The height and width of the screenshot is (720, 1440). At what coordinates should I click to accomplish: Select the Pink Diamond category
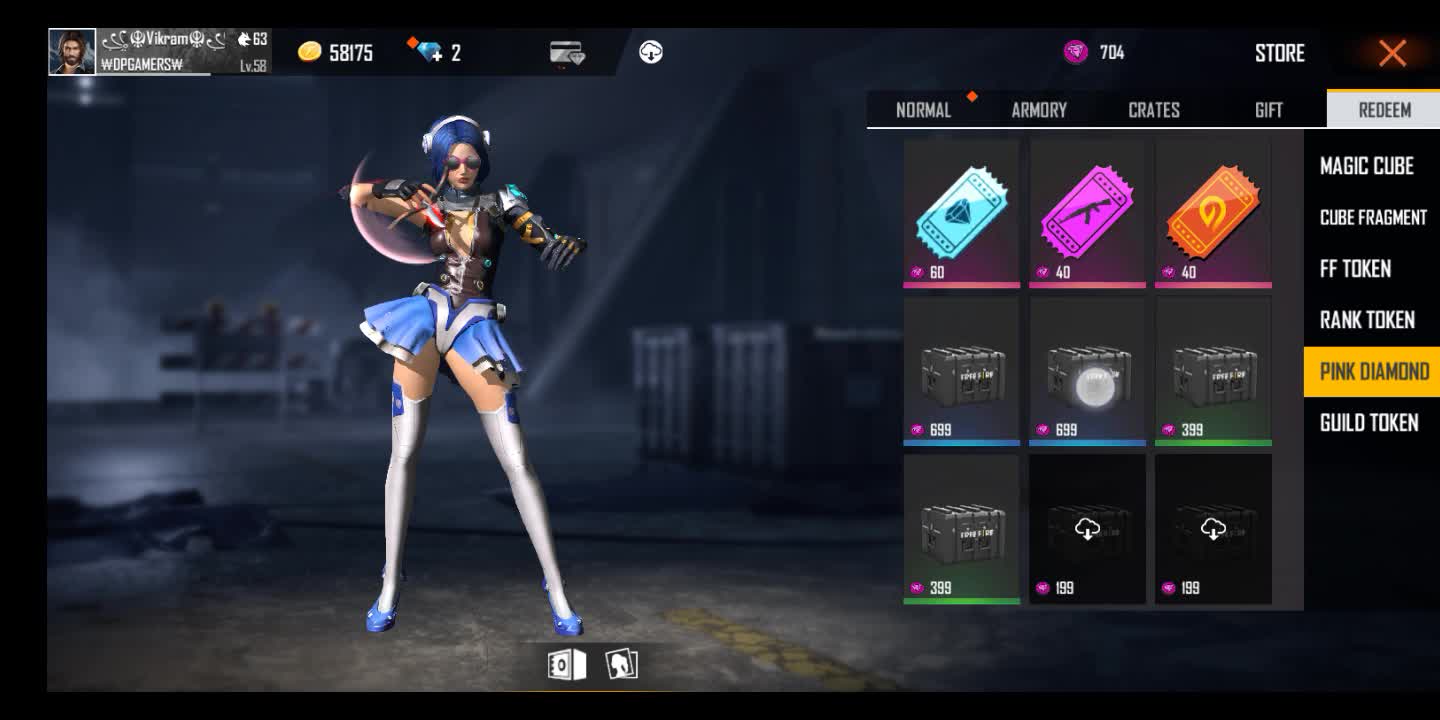tap(1373, 372)
